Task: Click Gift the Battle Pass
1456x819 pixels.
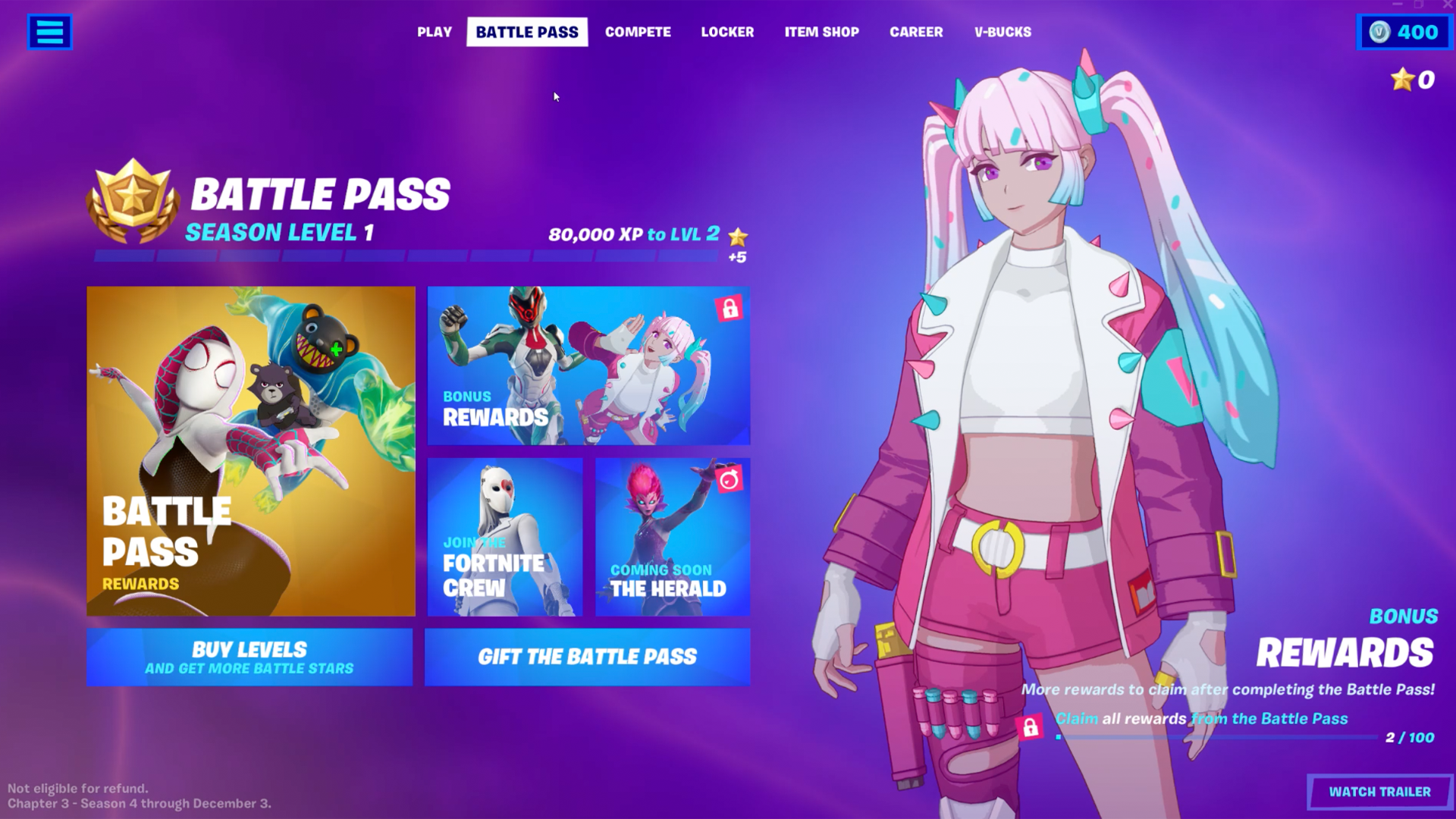Action: coord(588,657)
